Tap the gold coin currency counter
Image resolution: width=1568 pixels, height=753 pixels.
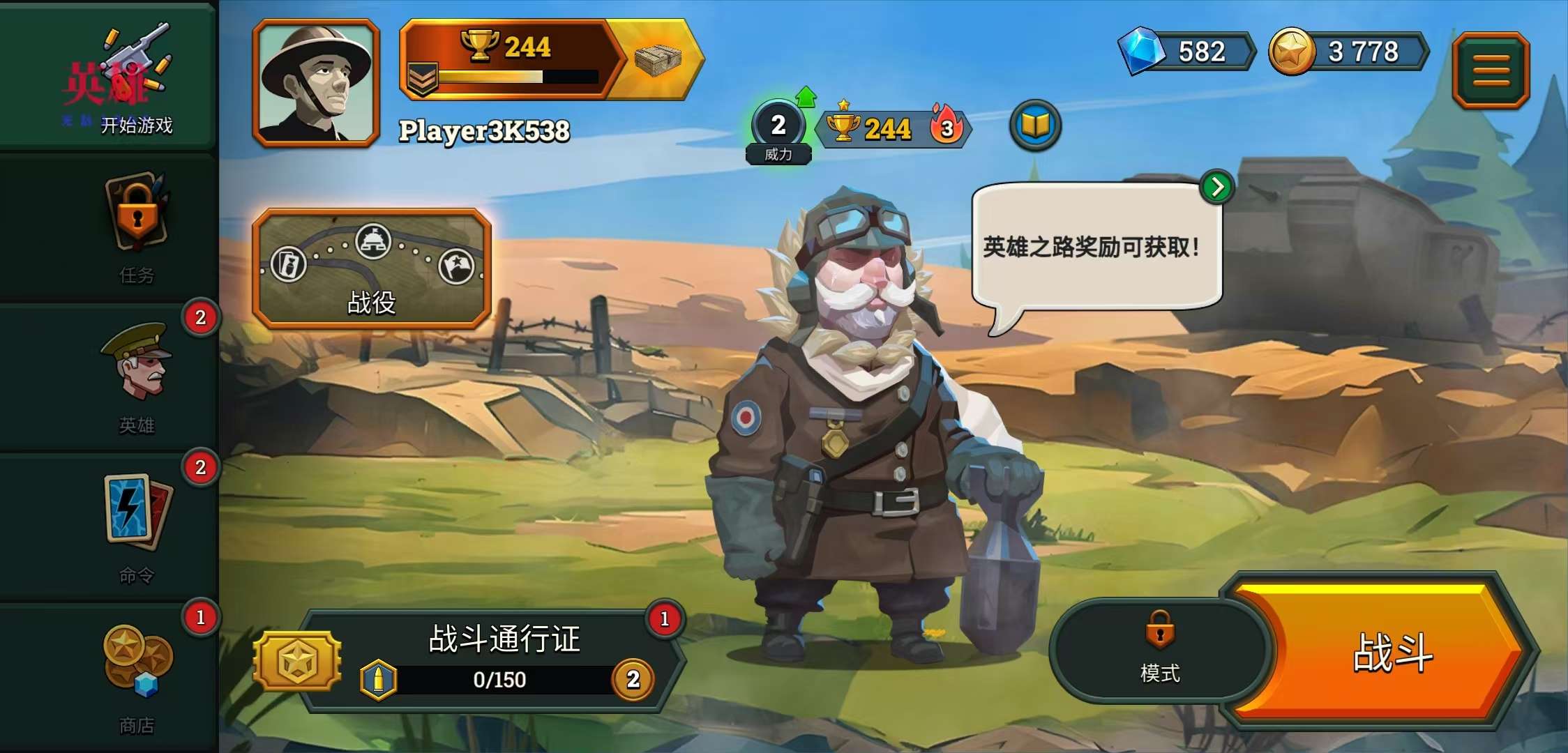coord(1348,52)
